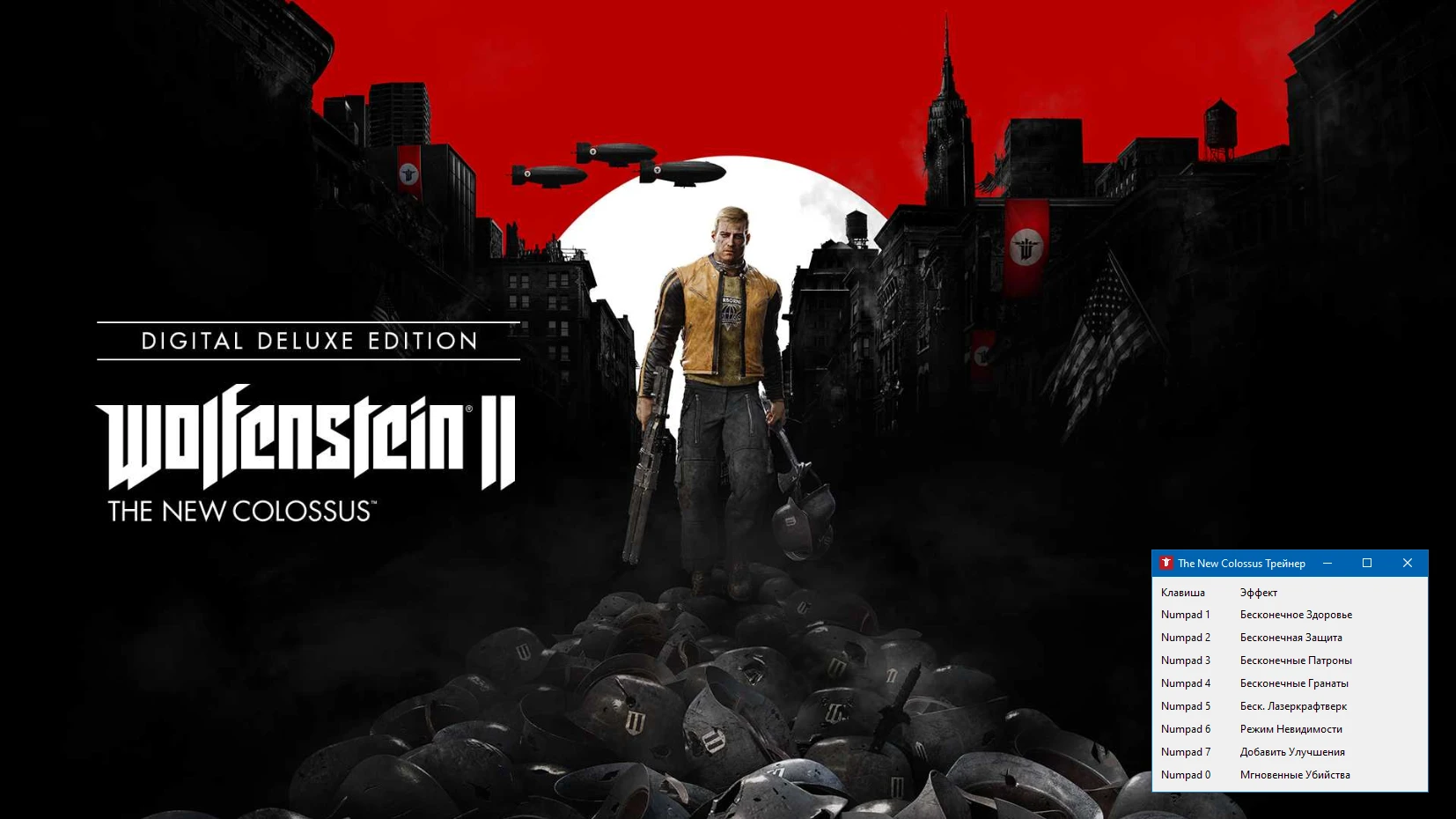The width and height of the screenshot is (1456, 819).
Task: Click the Клавиша column header
Action: click(x=1182, y=592)
